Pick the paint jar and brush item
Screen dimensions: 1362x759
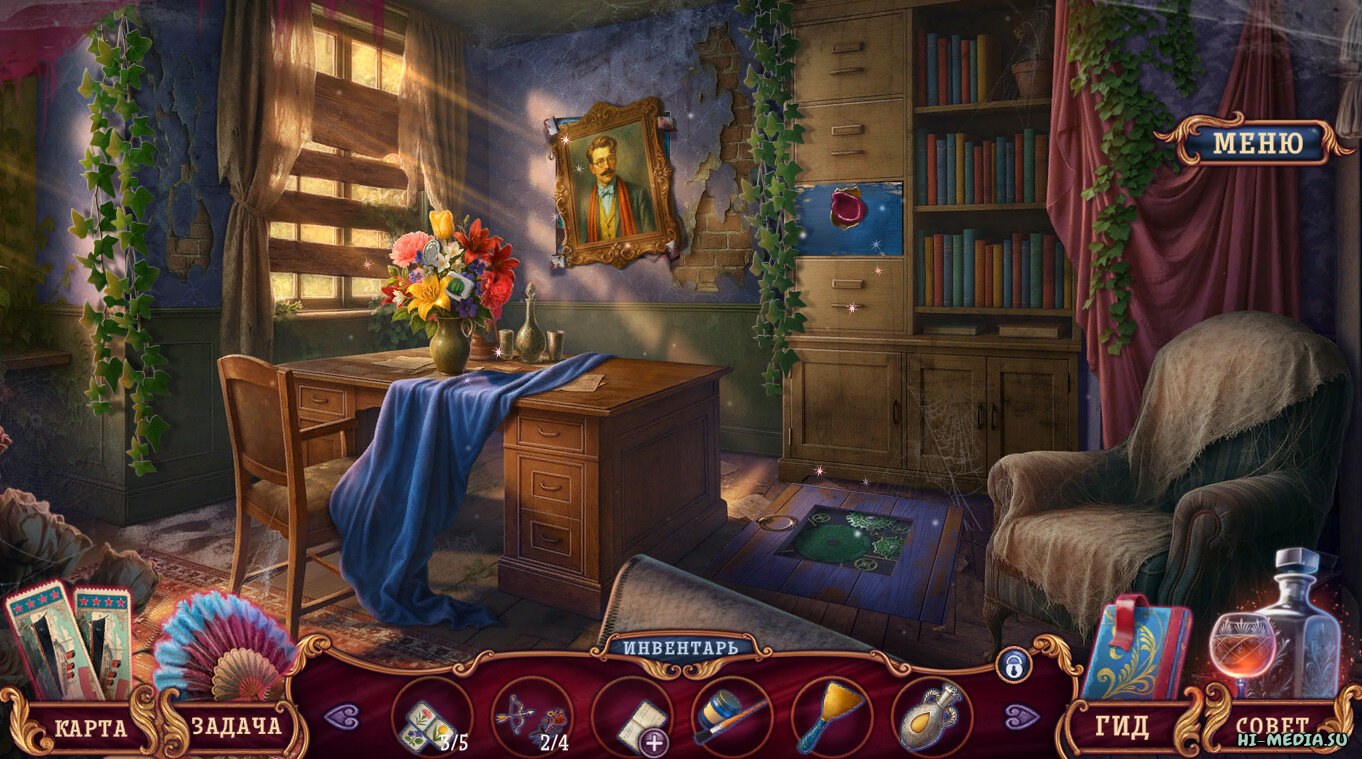tap(731, 718)
